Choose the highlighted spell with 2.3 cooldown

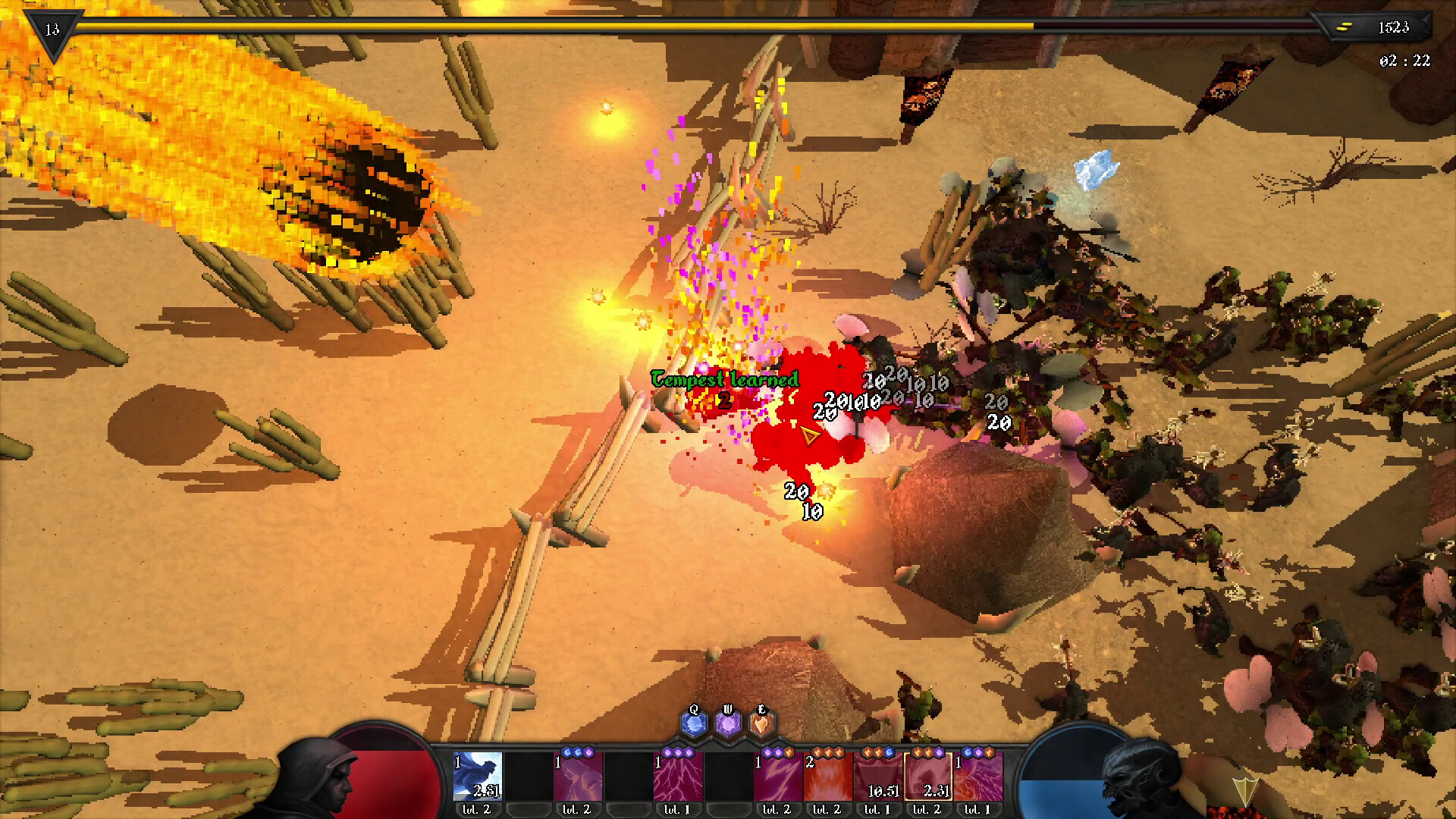click(x=927, y=776)
